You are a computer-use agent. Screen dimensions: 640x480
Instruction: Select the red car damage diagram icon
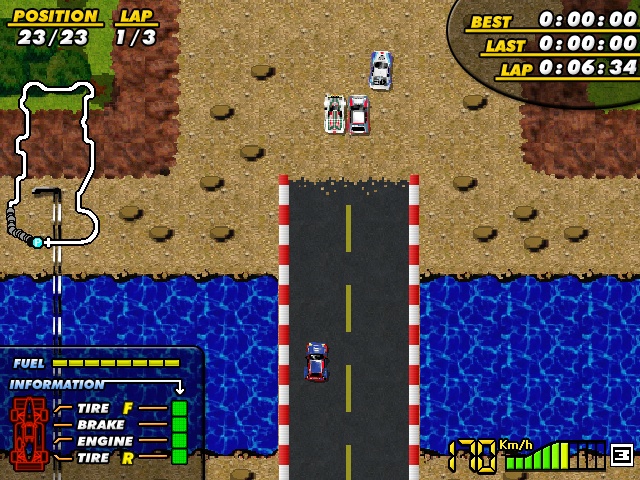tap(27, 432)
